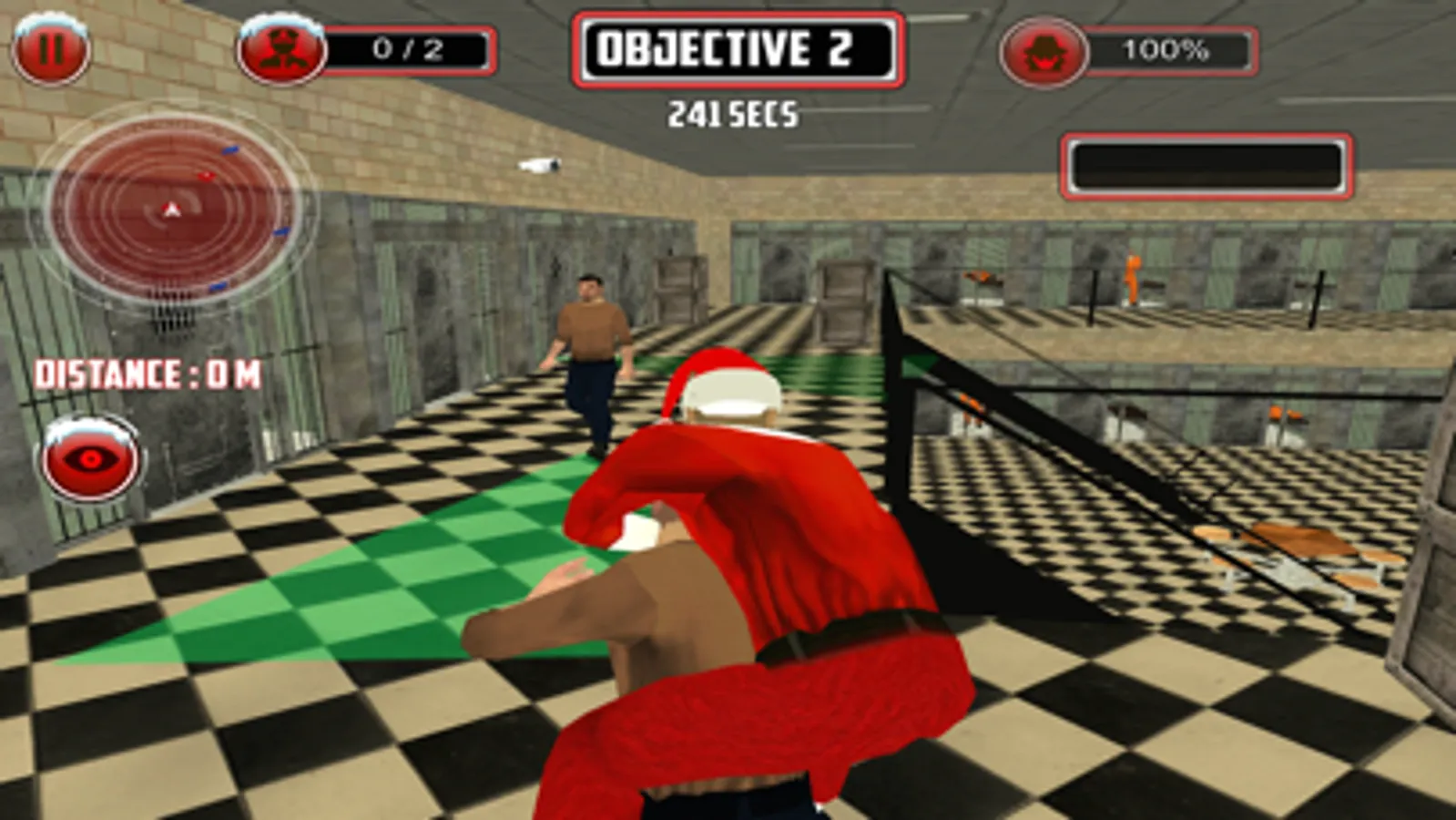This screenshot has height=820, width=1456.
Task: Tap the red radar minimap
Action: click(x=173, y=209)
